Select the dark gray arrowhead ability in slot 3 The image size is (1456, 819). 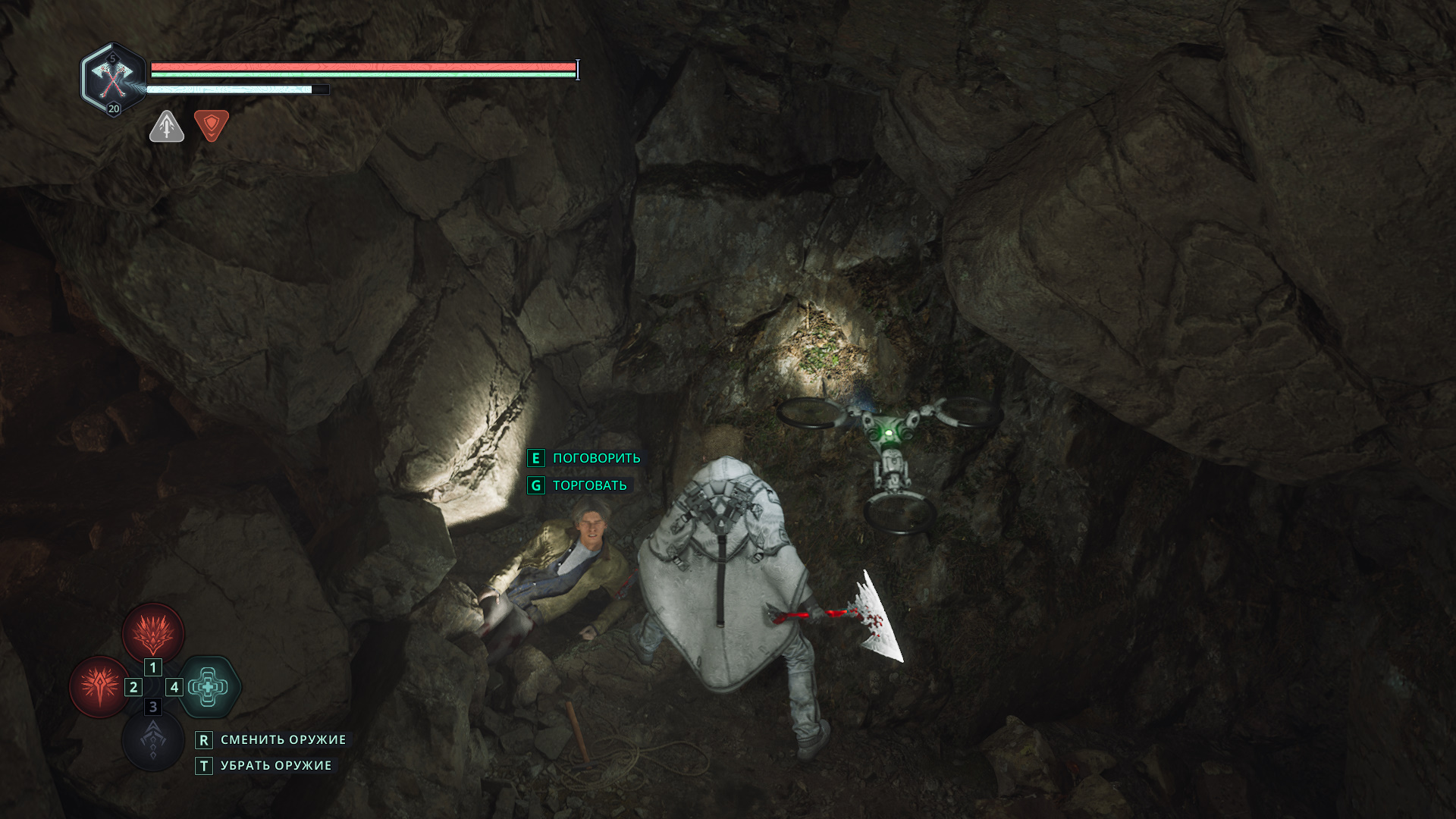153,740
